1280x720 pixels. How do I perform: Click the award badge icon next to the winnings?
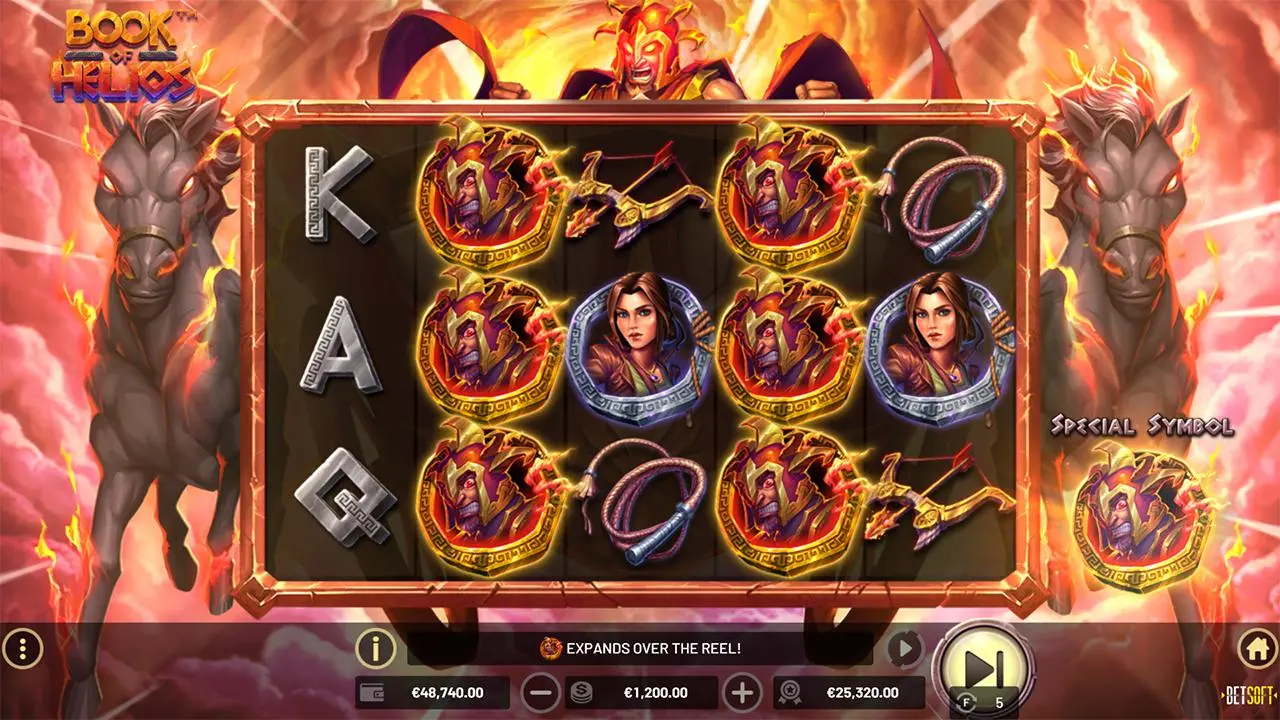pos(790,691)
